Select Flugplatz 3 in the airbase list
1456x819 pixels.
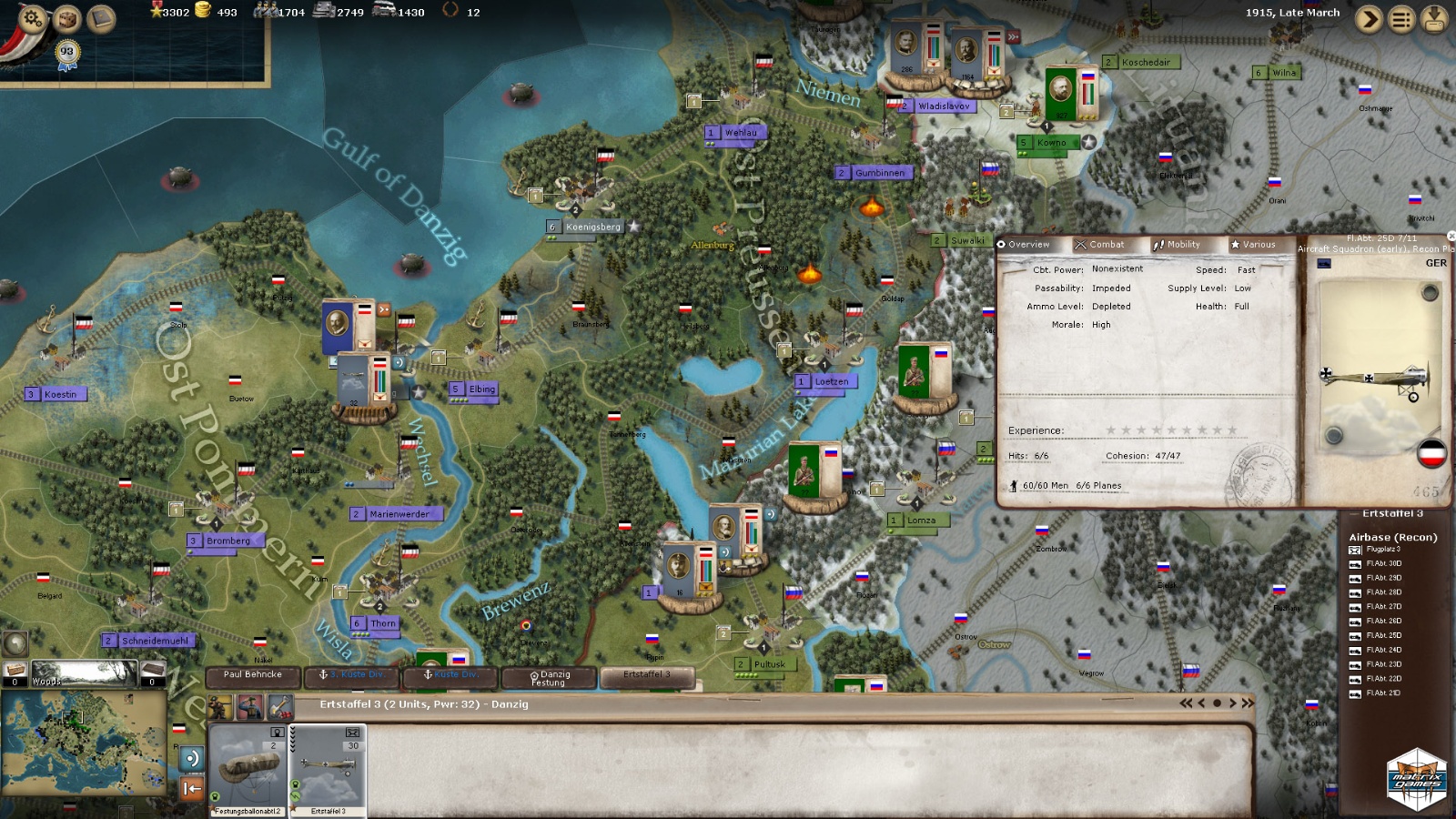pyautogui.click(x=1383, y=550)
